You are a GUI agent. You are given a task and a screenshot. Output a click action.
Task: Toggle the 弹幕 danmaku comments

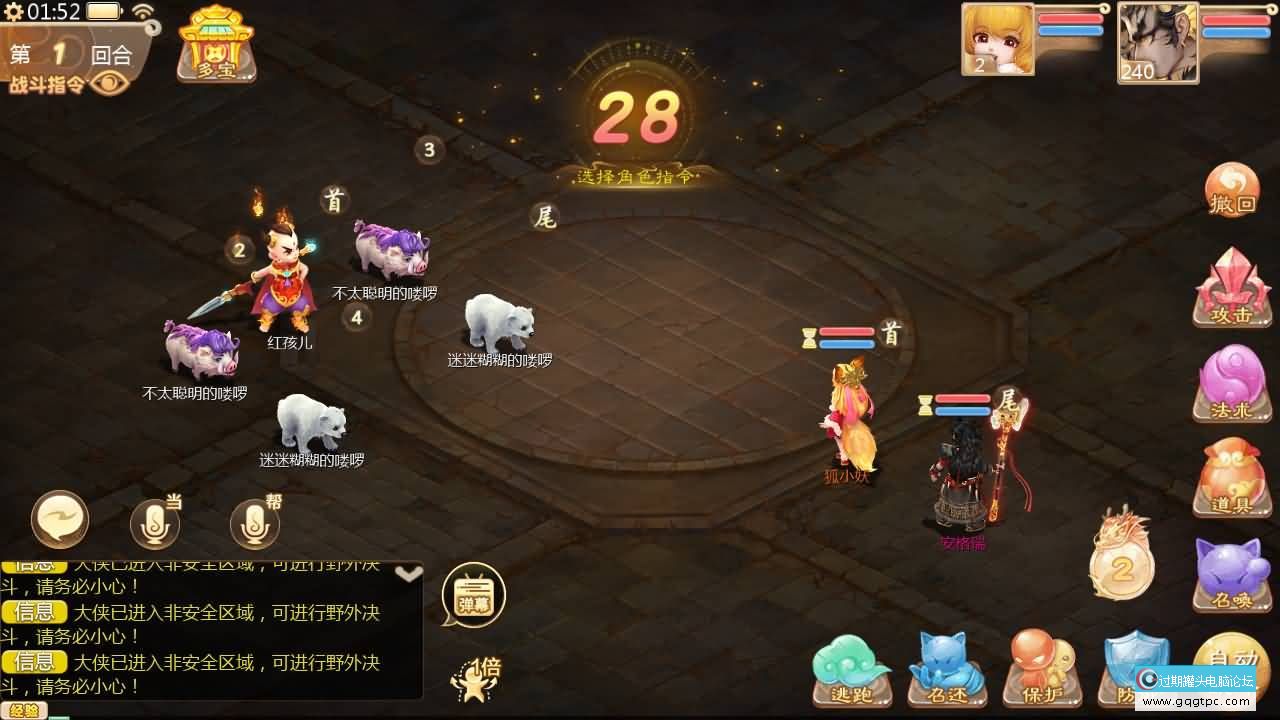click(472, 592)
